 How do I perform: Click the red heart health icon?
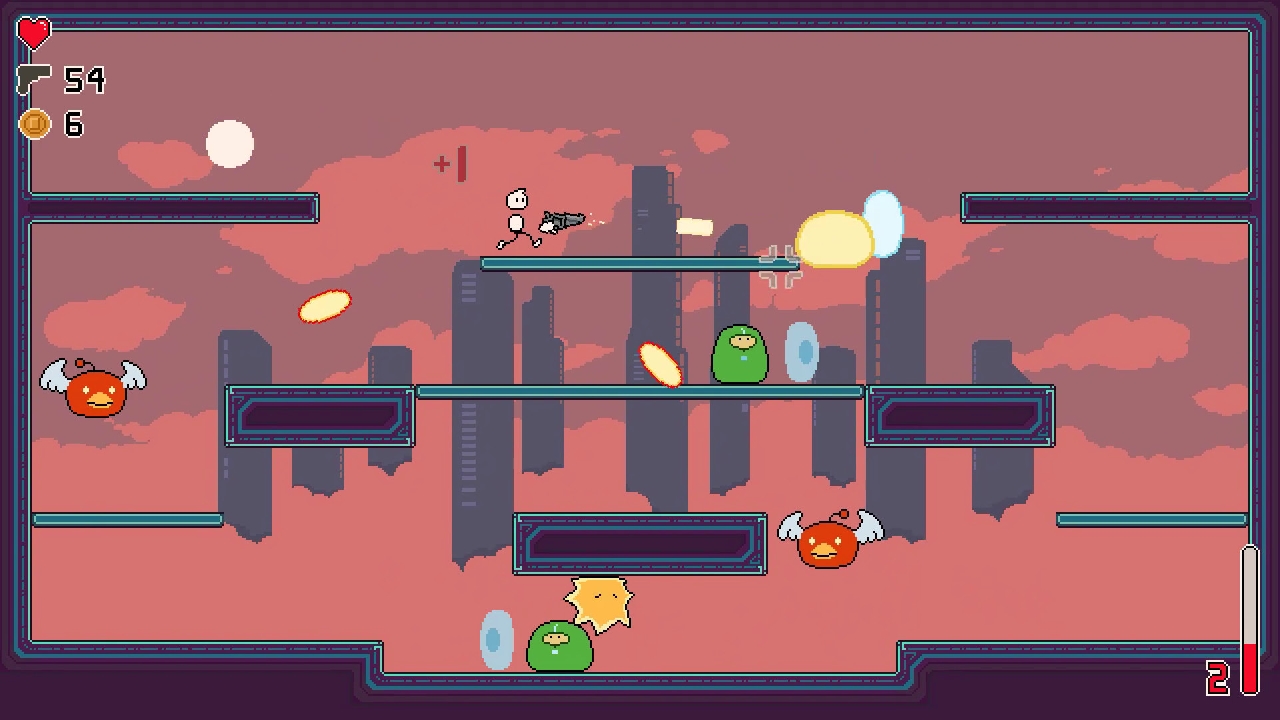[33, 33]
